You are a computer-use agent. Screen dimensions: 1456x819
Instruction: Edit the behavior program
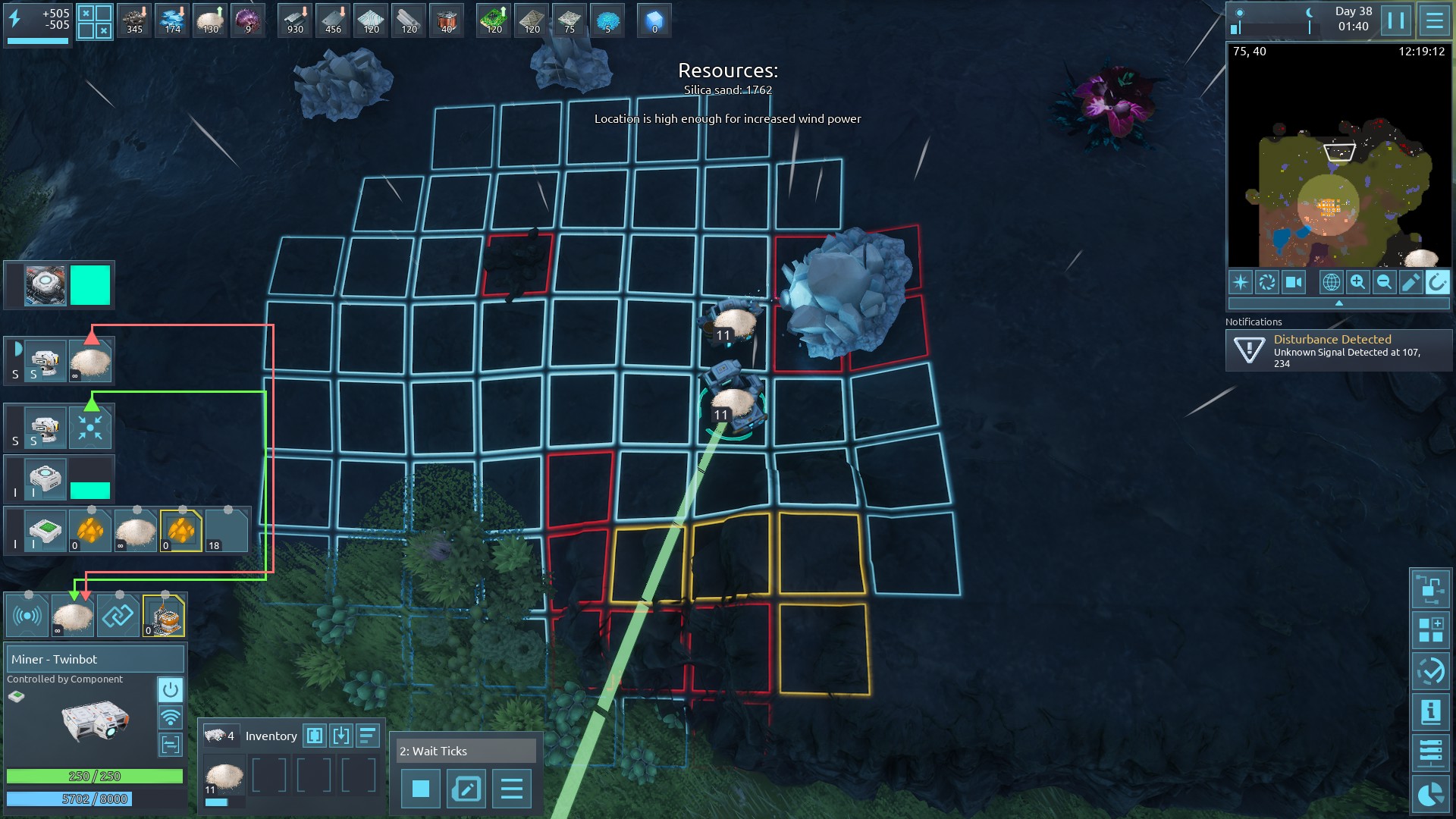tap(466, 789)
